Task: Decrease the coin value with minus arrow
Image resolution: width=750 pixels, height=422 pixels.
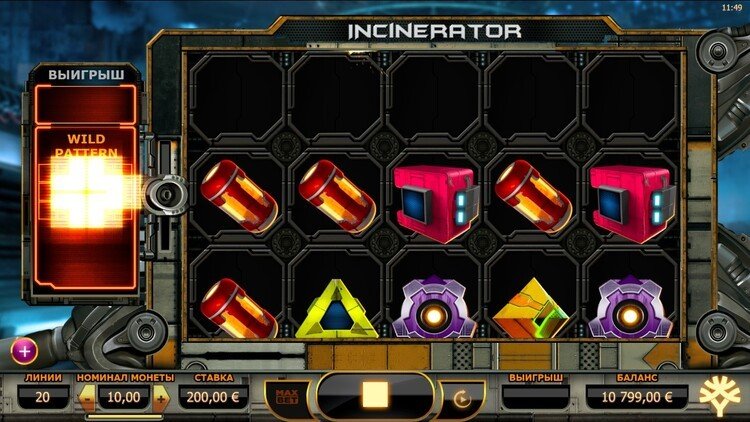Action: coord(88,397)
